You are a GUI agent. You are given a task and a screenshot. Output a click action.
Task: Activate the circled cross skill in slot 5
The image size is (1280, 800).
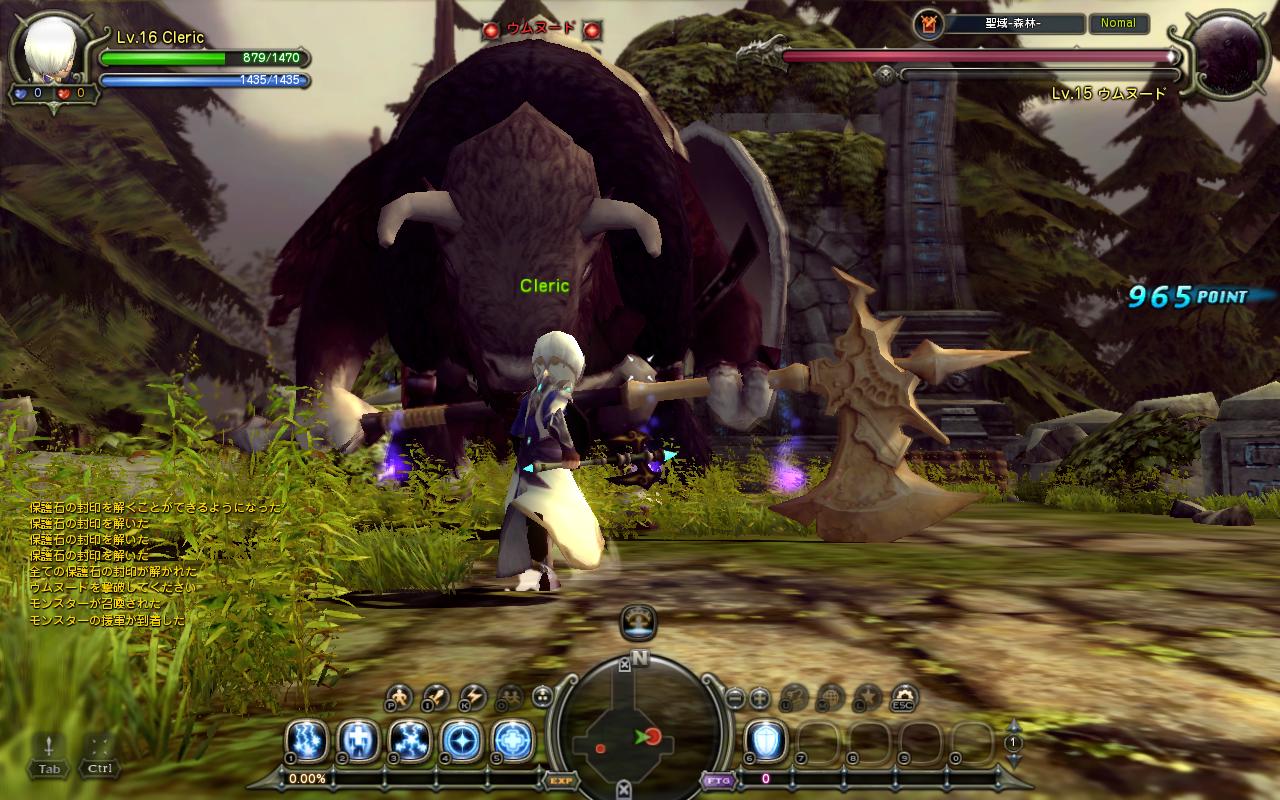point(514,741)
